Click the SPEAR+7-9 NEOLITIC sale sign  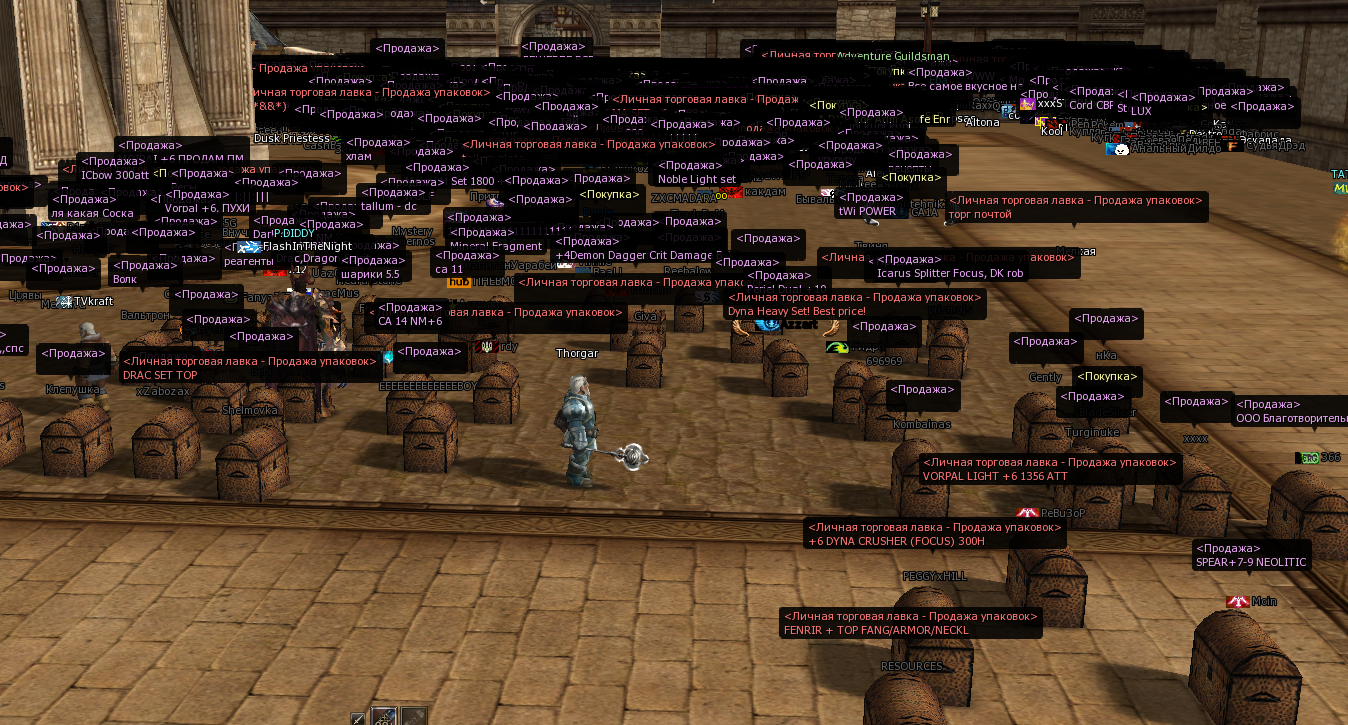pyautogui.click(x=1251, y=562)
